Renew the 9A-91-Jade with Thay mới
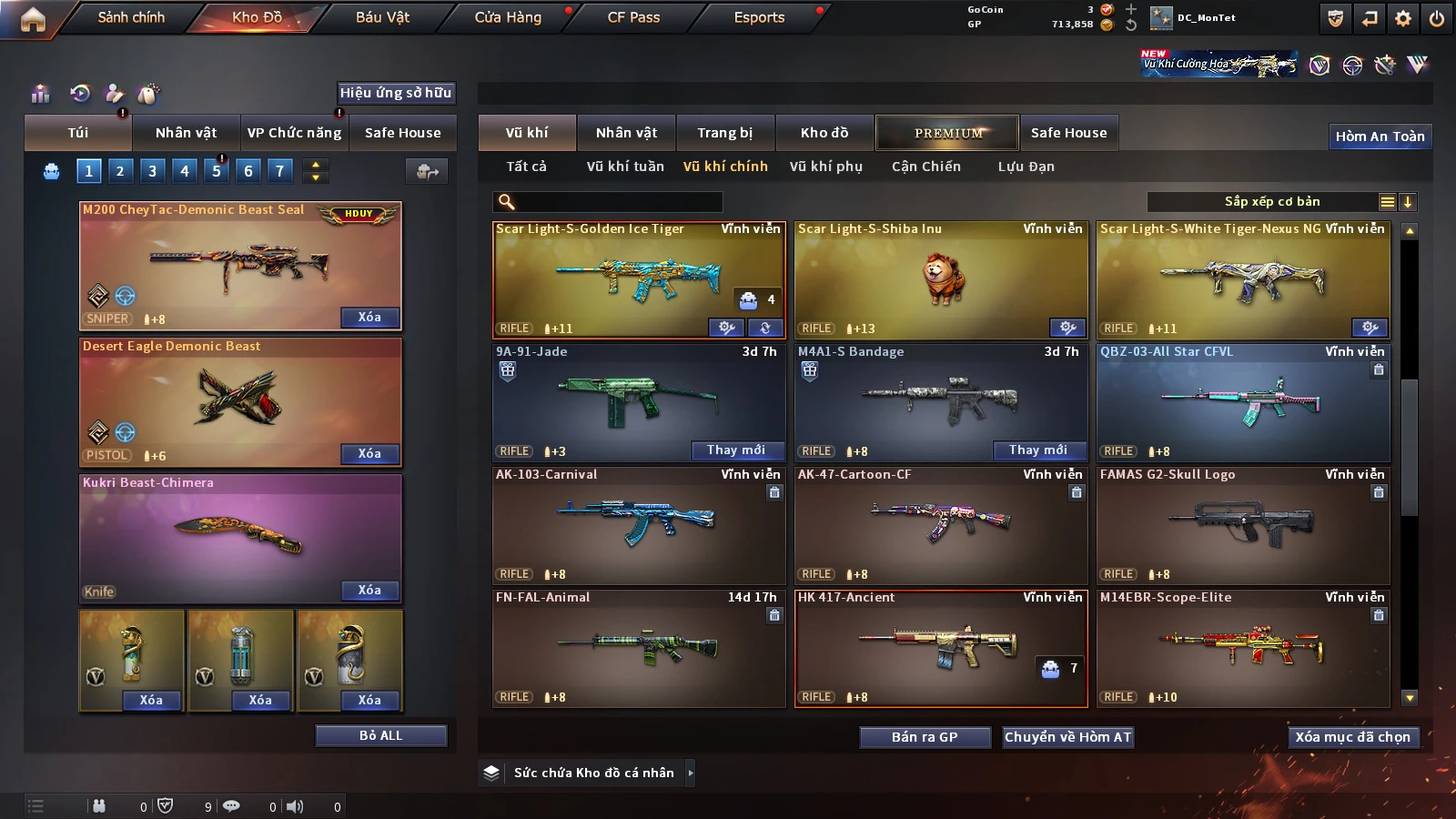Viewport: 1456px width, 819px height. point(736,450)
